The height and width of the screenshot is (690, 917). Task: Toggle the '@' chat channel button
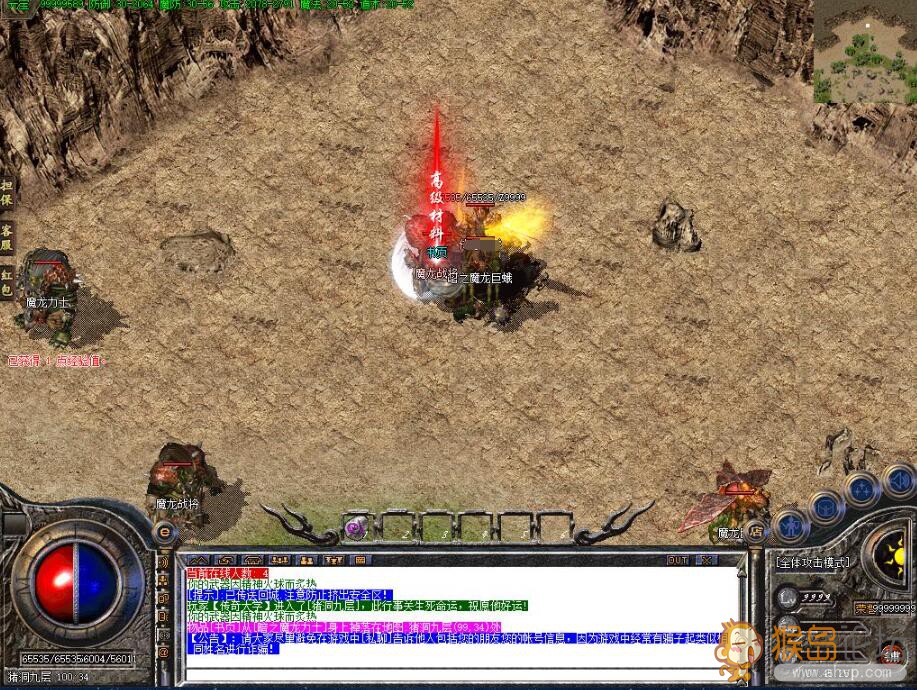[x=164, y=652]
